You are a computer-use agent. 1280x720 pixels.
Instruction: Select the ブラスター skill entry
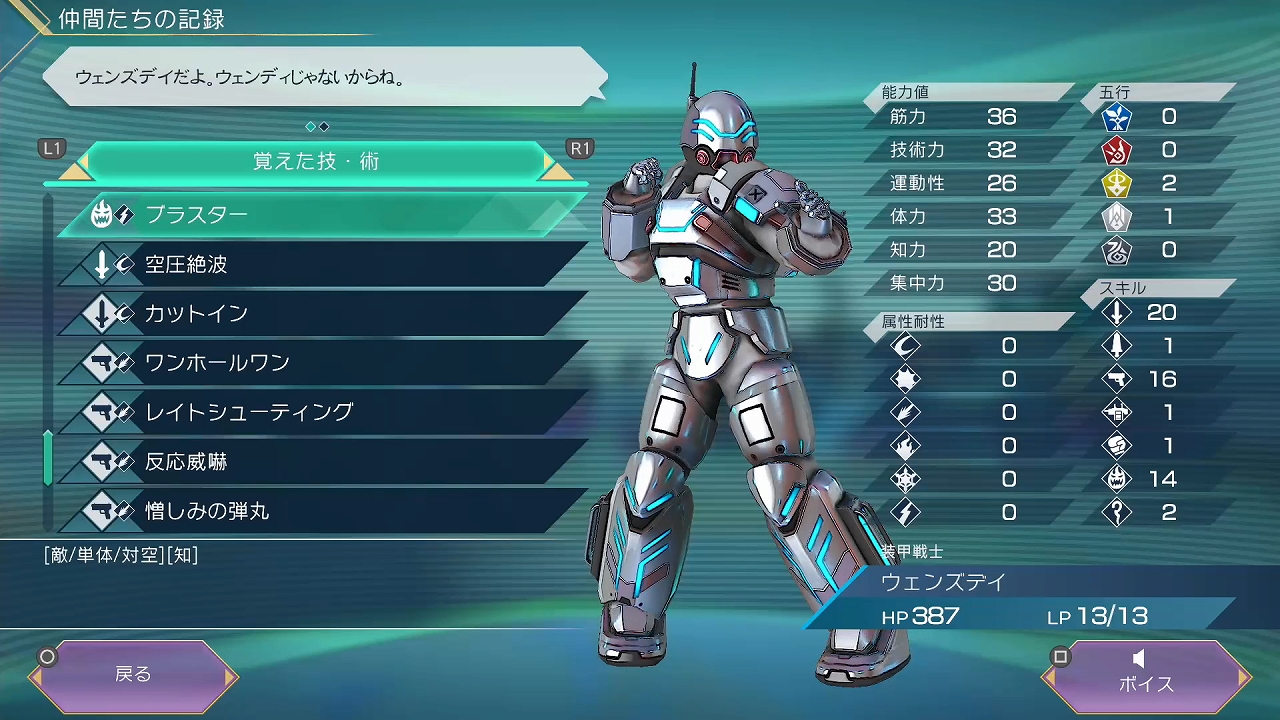[x=320, y=215]
